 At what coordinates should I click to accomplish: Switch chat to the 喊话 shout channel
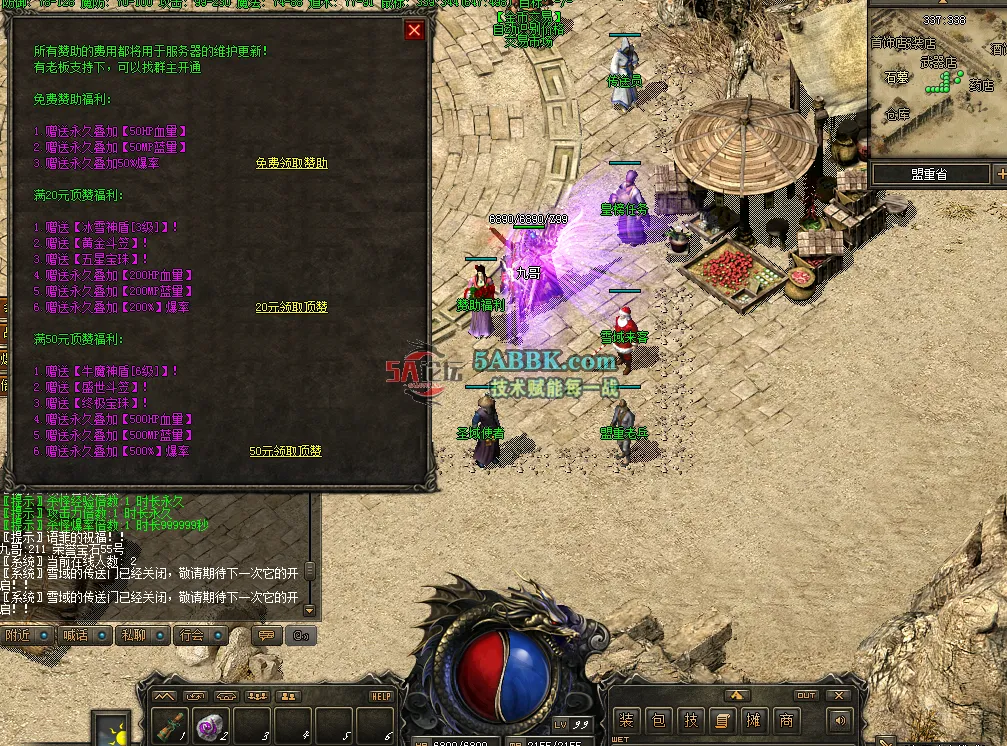[76, 635]
